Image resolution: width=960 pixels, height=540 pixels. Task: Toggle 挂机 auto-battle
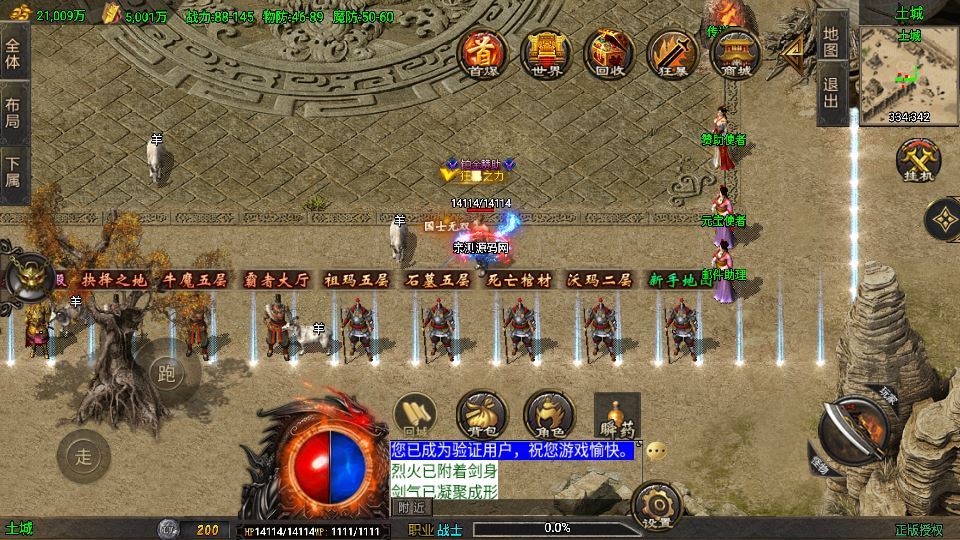915,160
